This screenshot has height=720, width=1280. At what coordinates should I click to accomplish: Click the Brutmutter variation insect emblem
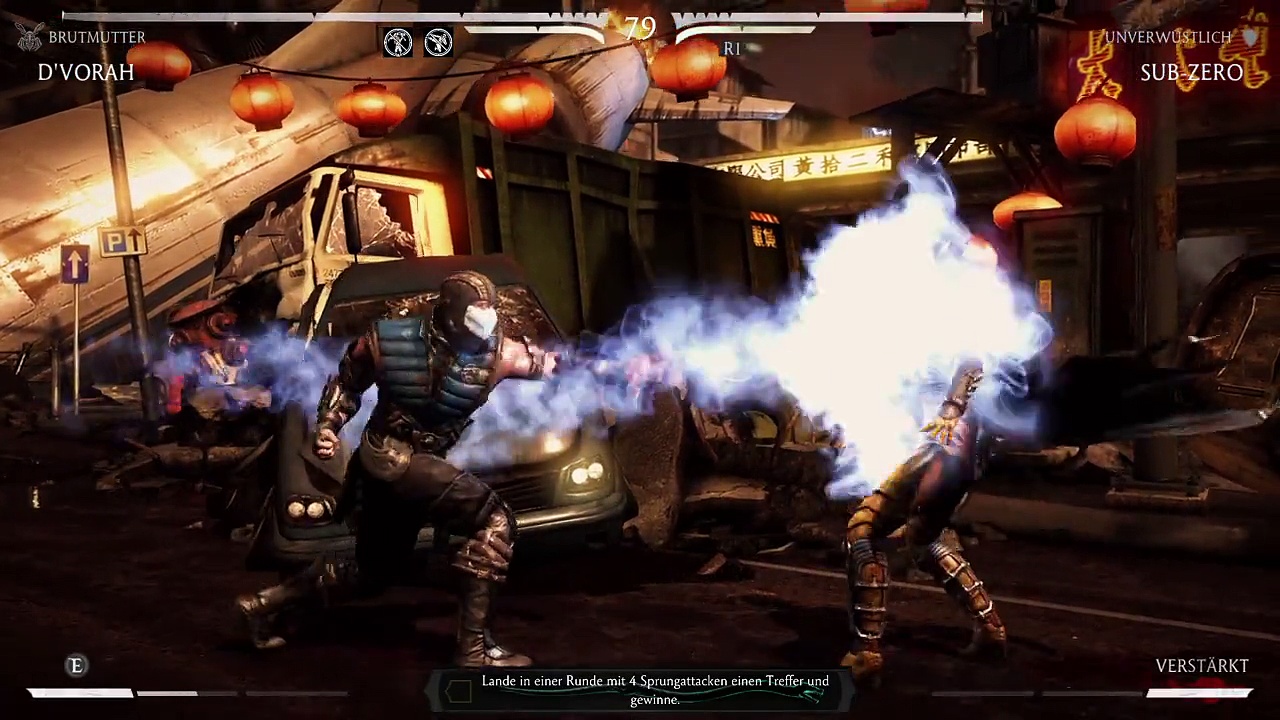point(29,37)
